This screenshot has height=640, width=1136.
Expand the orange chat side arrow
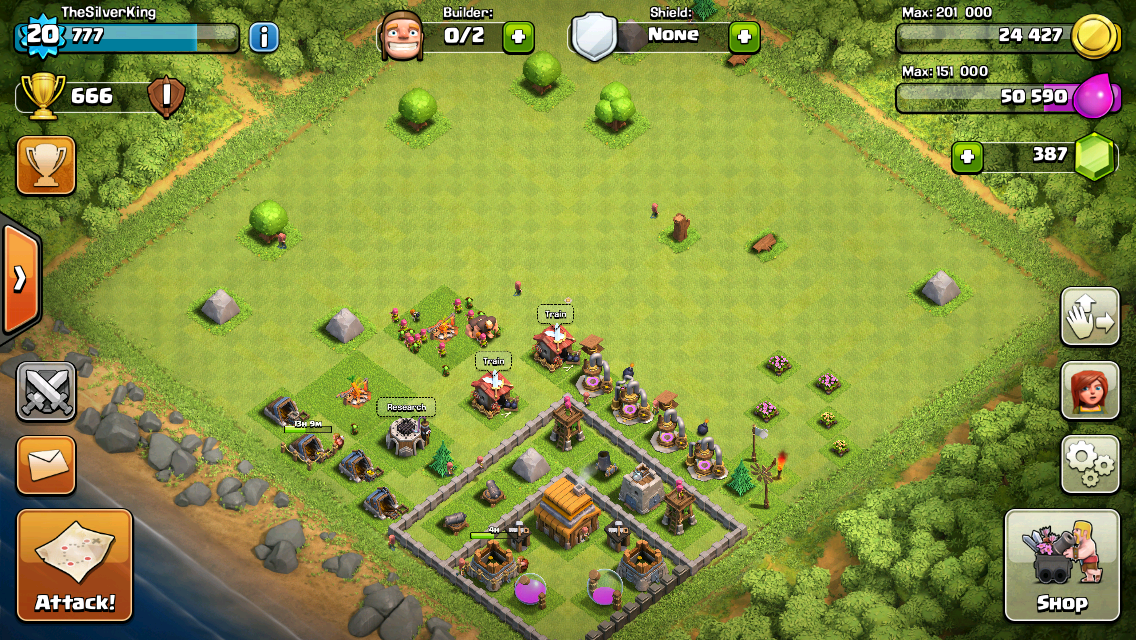(x=20, y=278)
